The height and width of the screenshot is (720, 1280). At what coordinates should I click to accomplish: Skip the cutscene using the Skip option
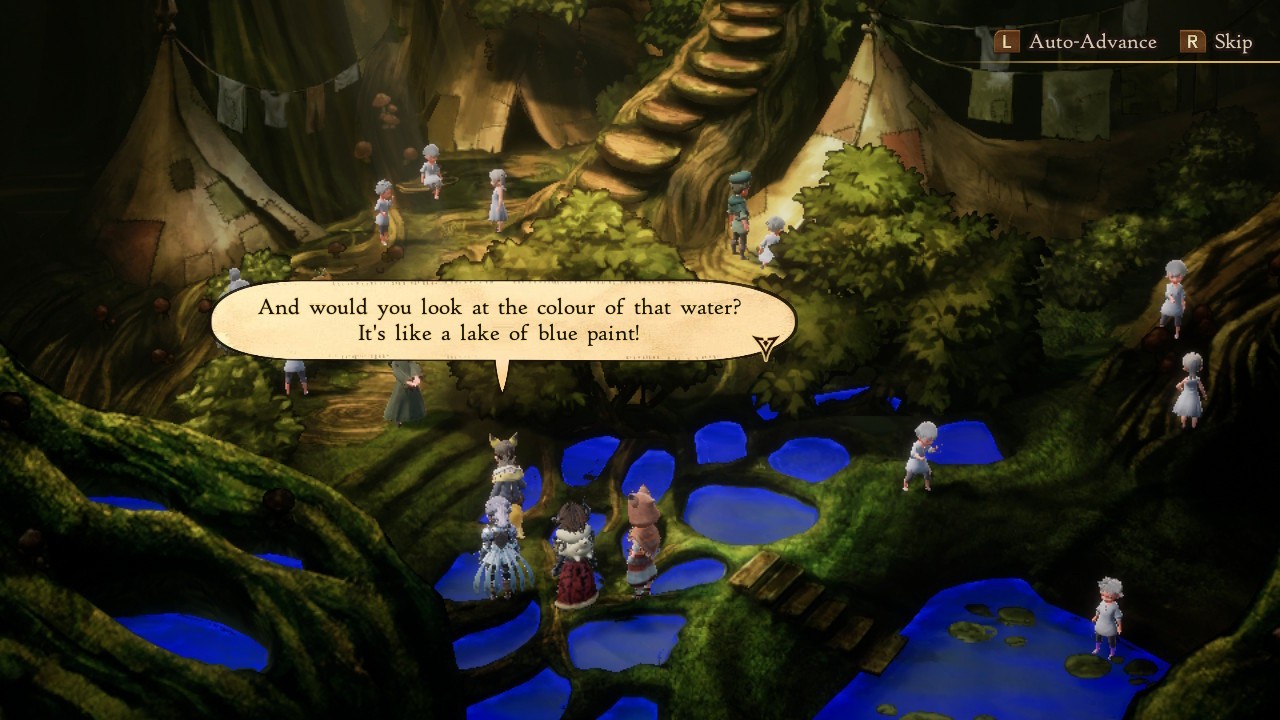(1218, 42)
